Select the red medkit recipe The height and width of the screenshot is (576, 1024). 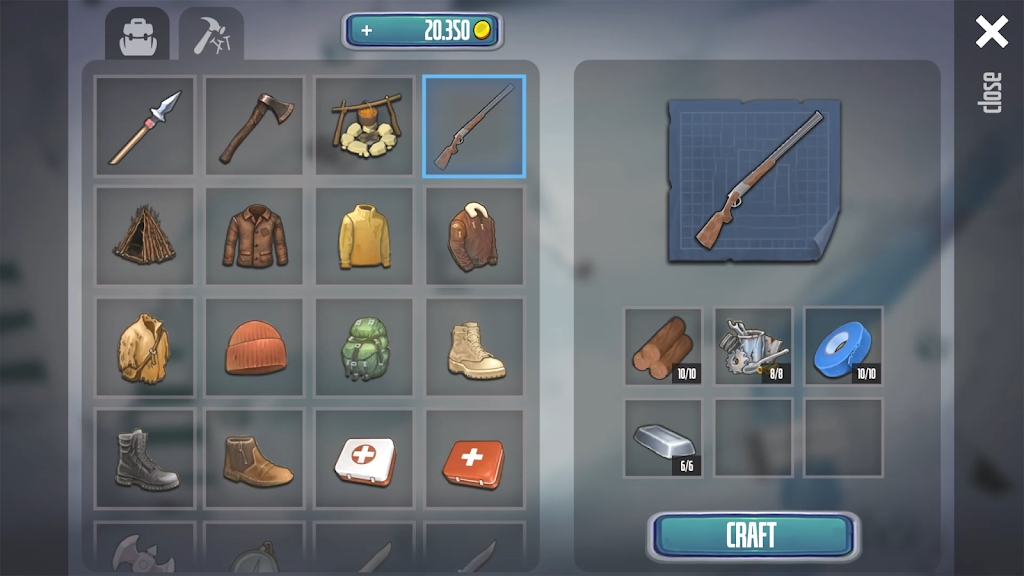[x=474, y=458]
